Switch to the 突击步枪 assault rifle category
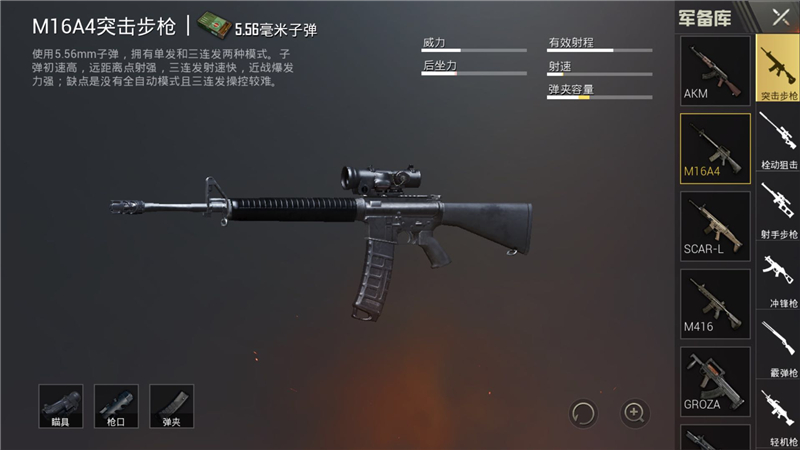Screen dimensions: 800x450 [x=778, y=70]
